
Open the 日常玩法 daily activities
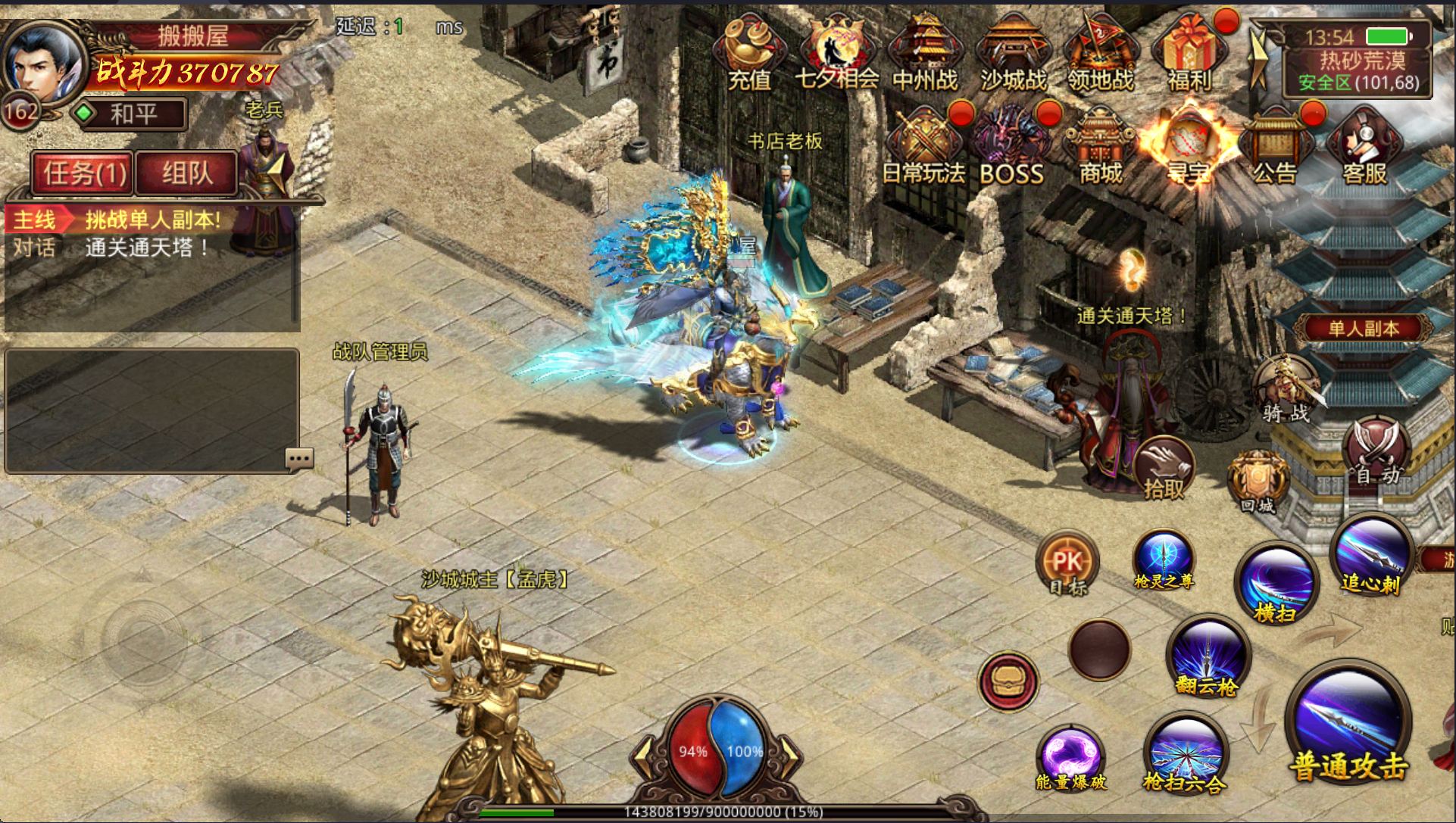923,148
